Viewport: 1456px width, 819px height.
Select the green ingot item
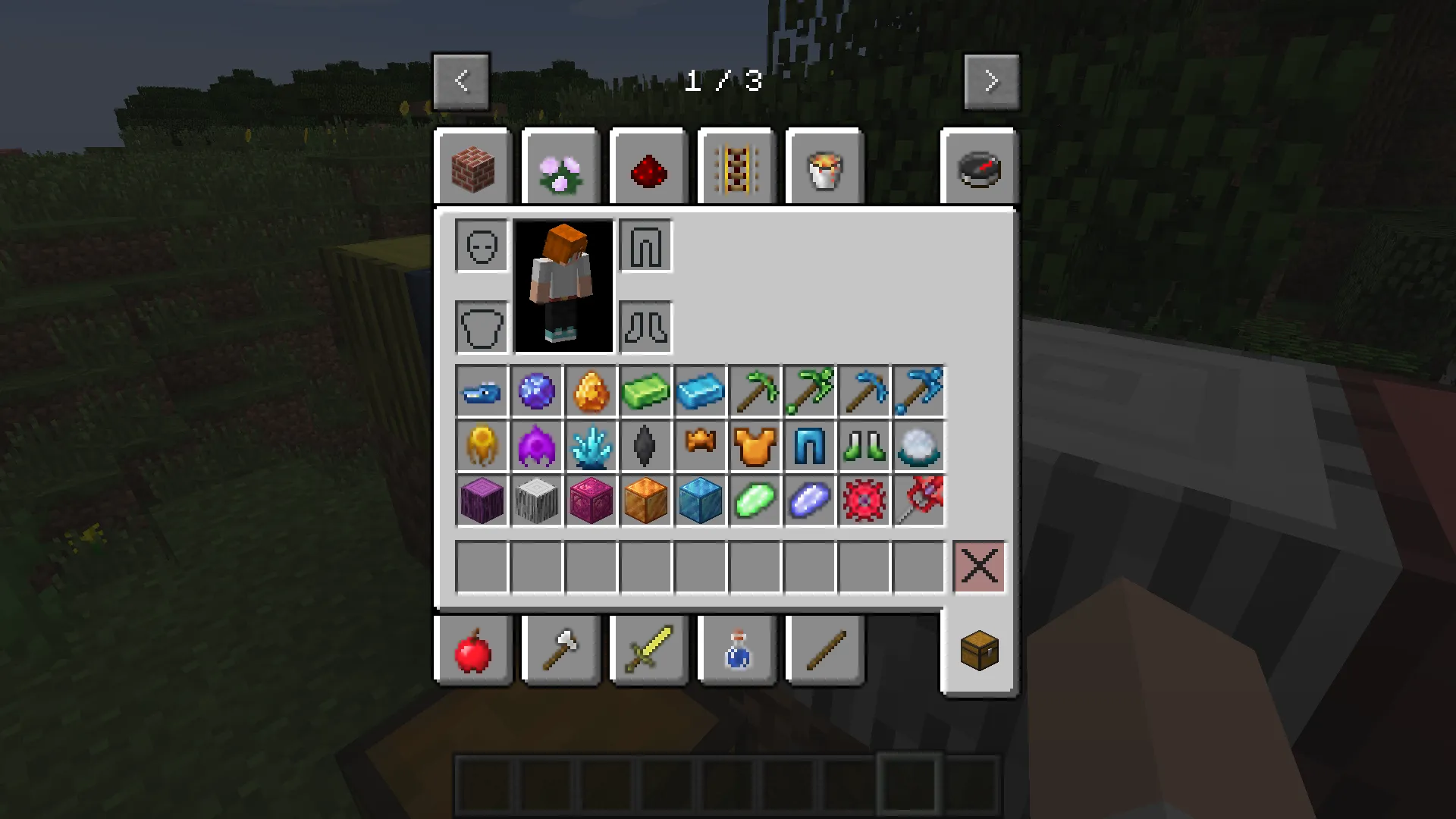pos(645,391)
